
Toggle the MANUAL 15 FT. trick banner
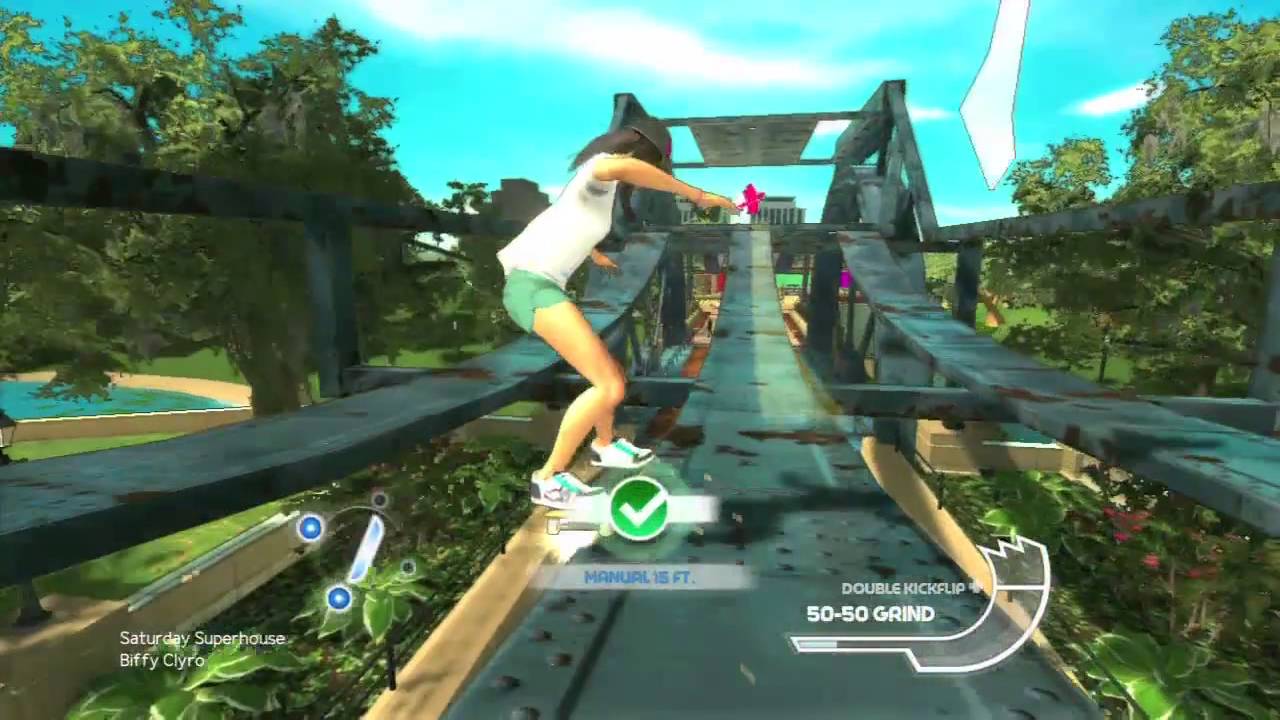[640, 577]
